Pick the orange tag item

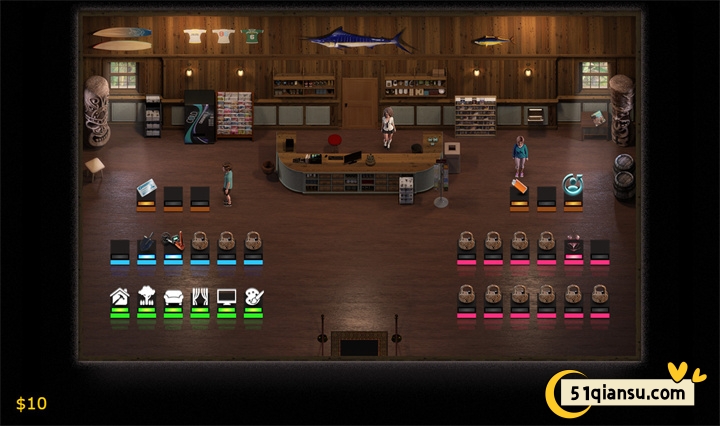tap(518, 186)
